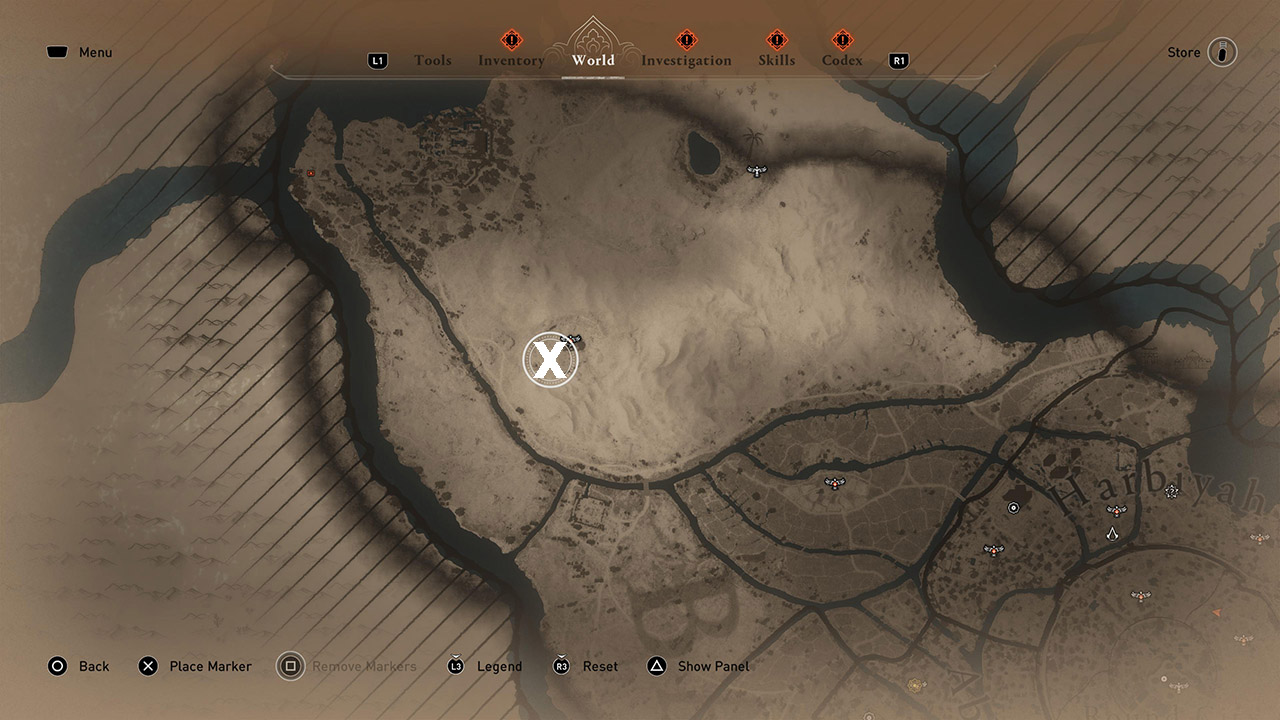Reset the map view
The image size is (1280, 720).
coord(586,666)
